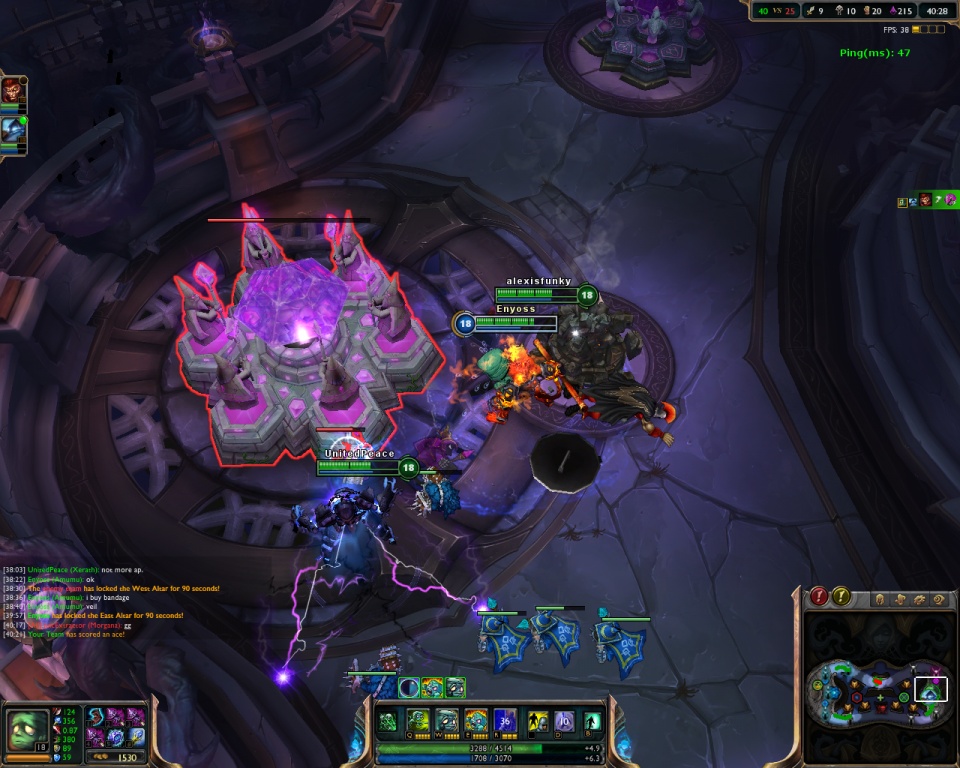This screenshot has width=960, height=768.
Task: Activate the Despair ability on W
Action: pos(446,720)
